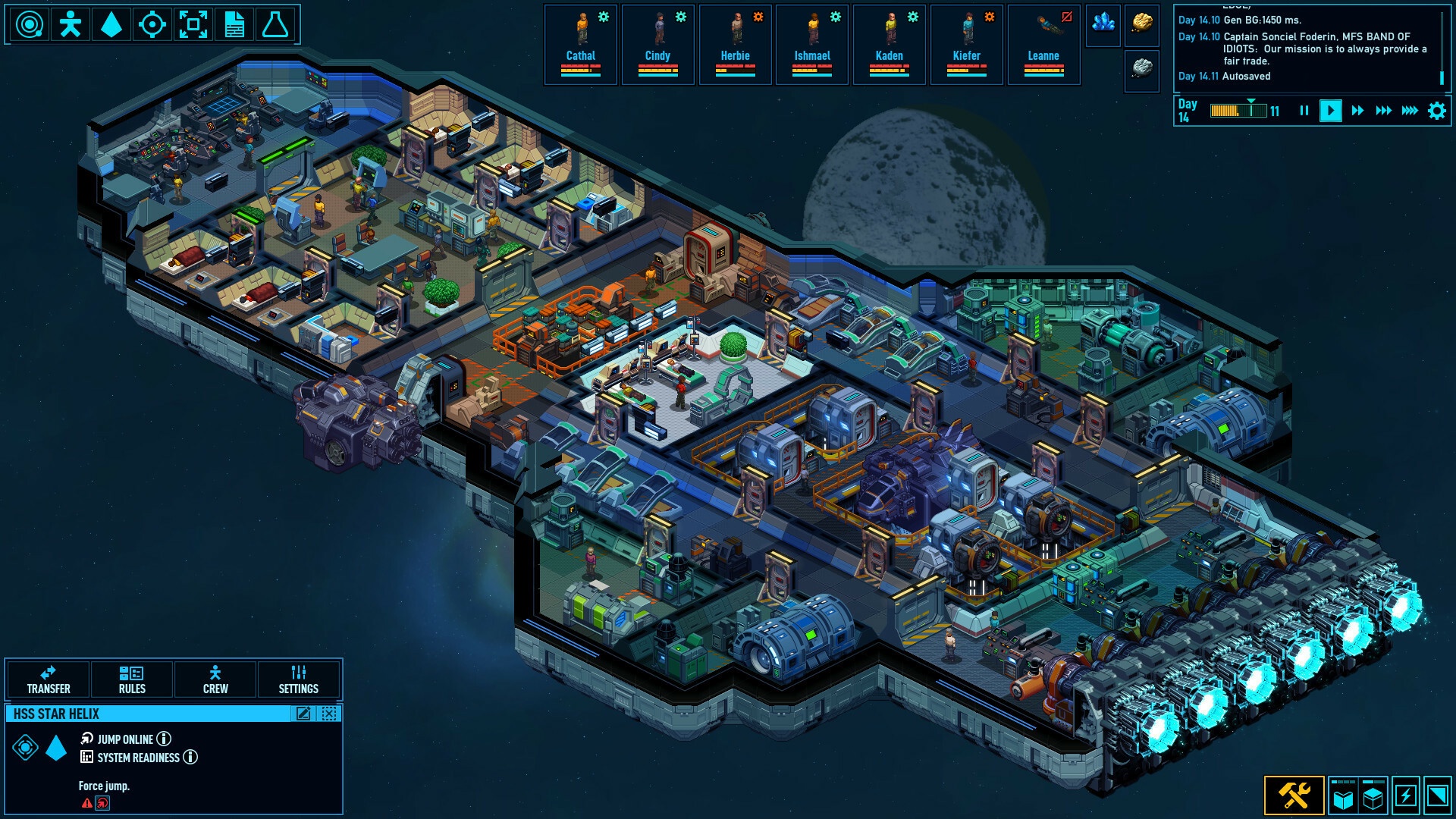Select the crew overview person icon

[x=71, y=25]
